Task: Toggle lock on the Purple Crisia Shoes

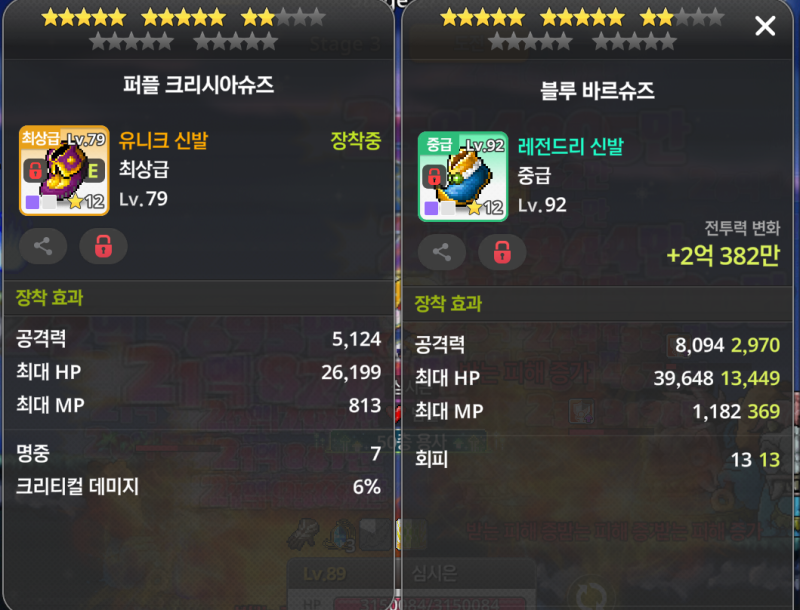Action: coord(103,246)
